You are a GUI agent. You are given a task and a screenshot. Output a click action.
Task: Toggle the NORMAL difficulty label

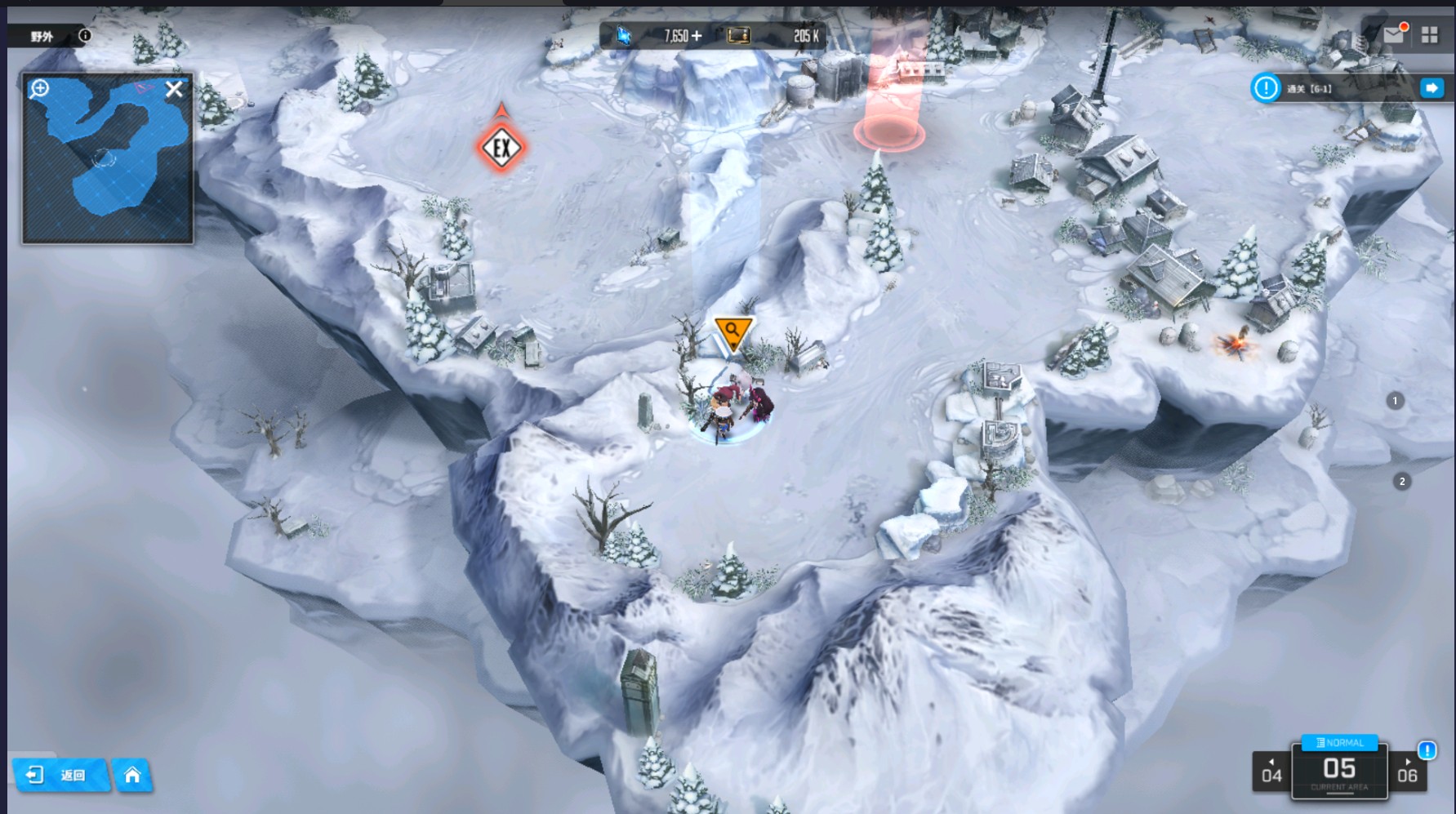click(1339, 742)
